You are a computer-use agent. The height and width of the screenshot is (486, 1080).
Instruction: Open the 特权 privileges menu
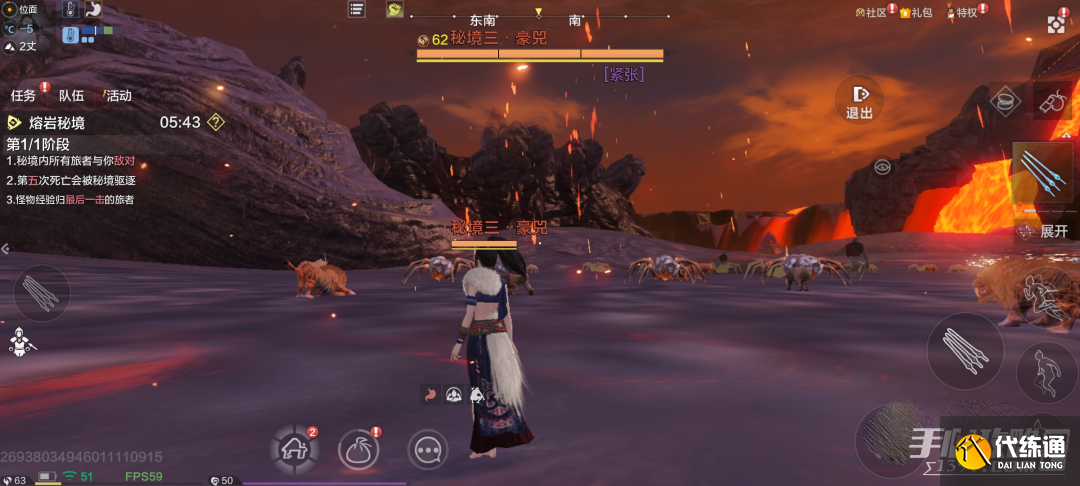click(962, 12)
